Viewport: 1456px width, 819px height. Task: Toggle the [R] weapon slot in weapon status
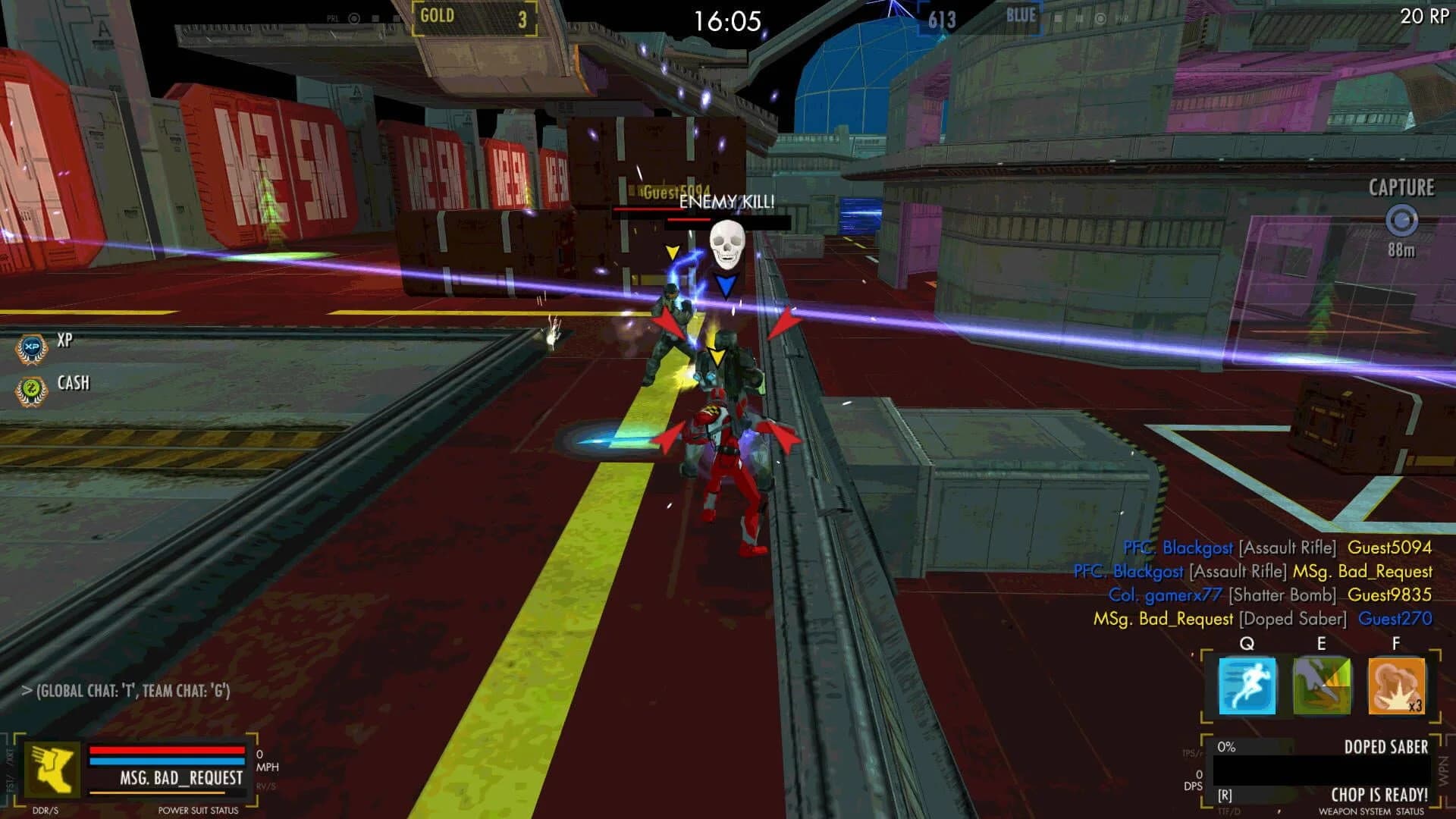point(1225,794)
